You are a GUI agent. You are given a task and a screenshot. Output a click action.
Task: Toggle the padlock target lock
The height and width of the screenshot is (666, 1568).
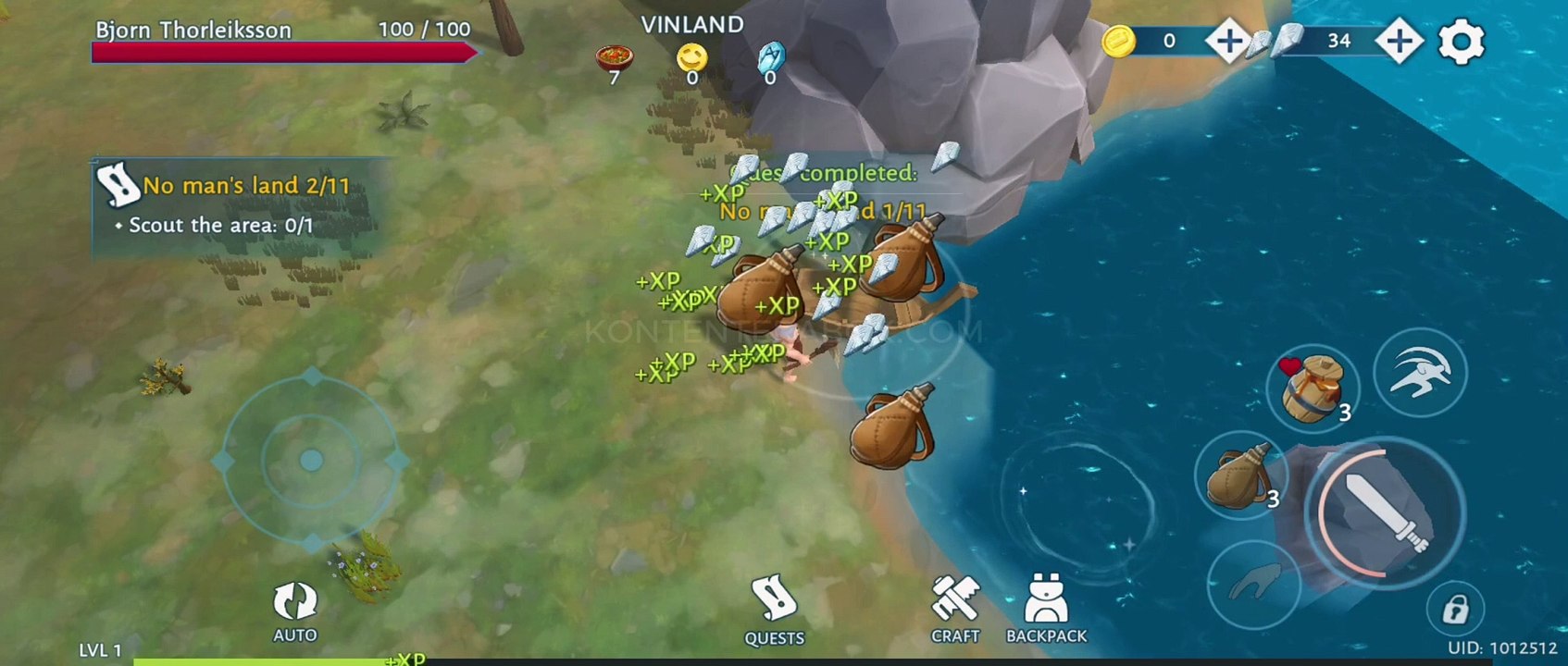click(1455, 610)
